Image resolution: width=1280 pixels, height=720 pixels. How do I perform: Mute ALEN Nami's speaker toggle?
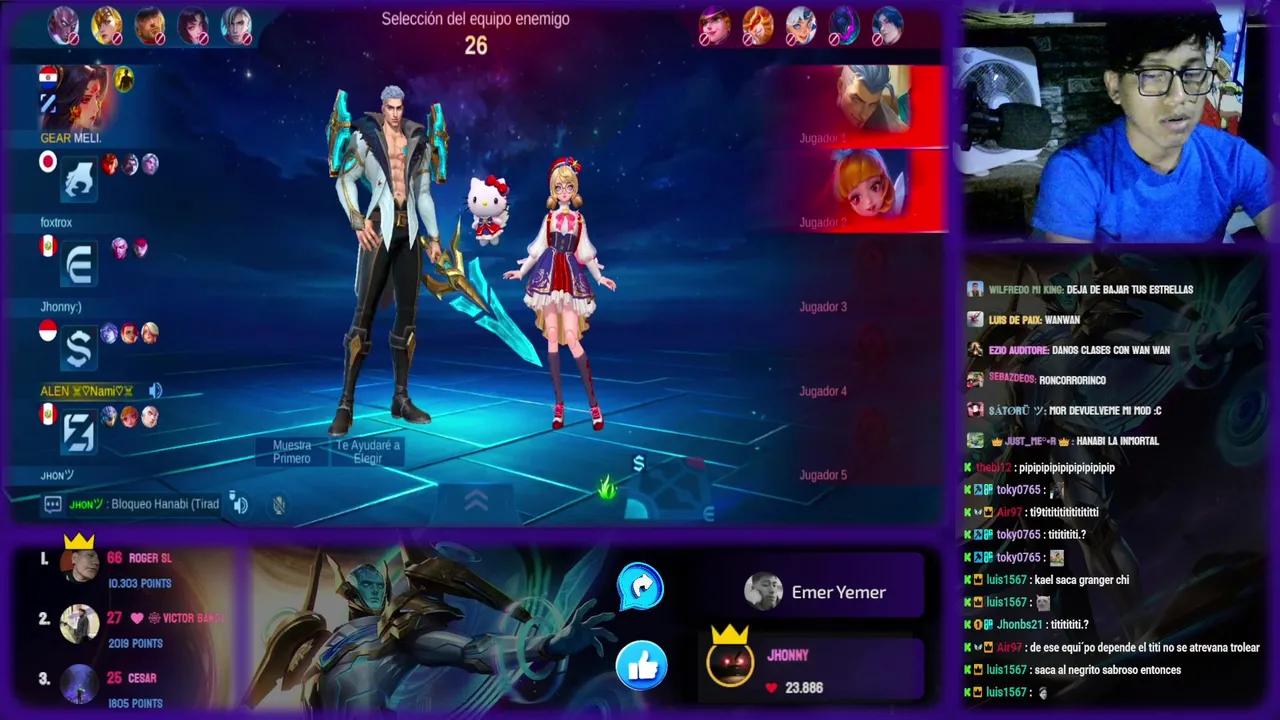155,391
